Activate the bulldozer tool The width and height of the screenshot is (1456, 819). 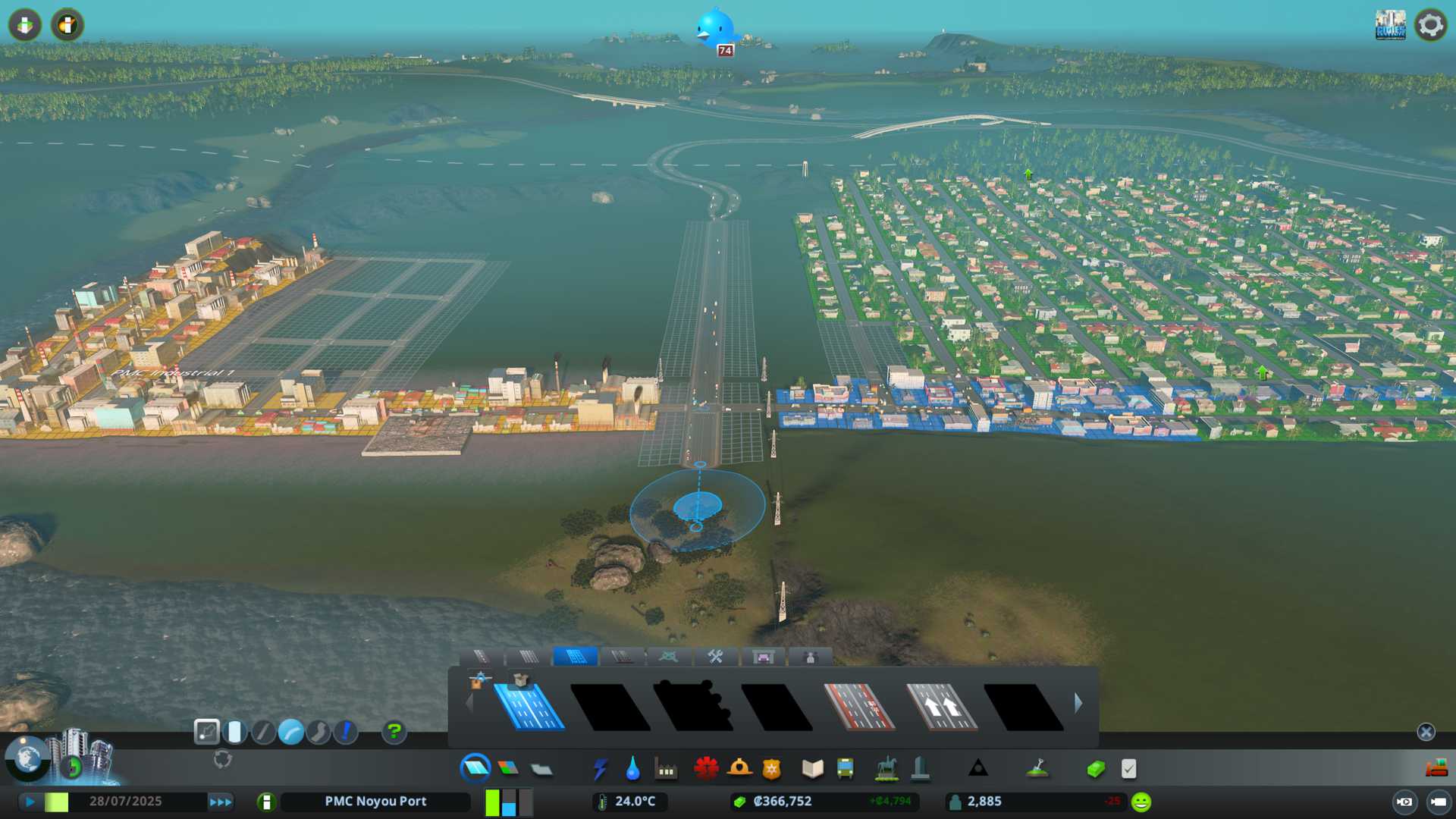coord(1436,769)
